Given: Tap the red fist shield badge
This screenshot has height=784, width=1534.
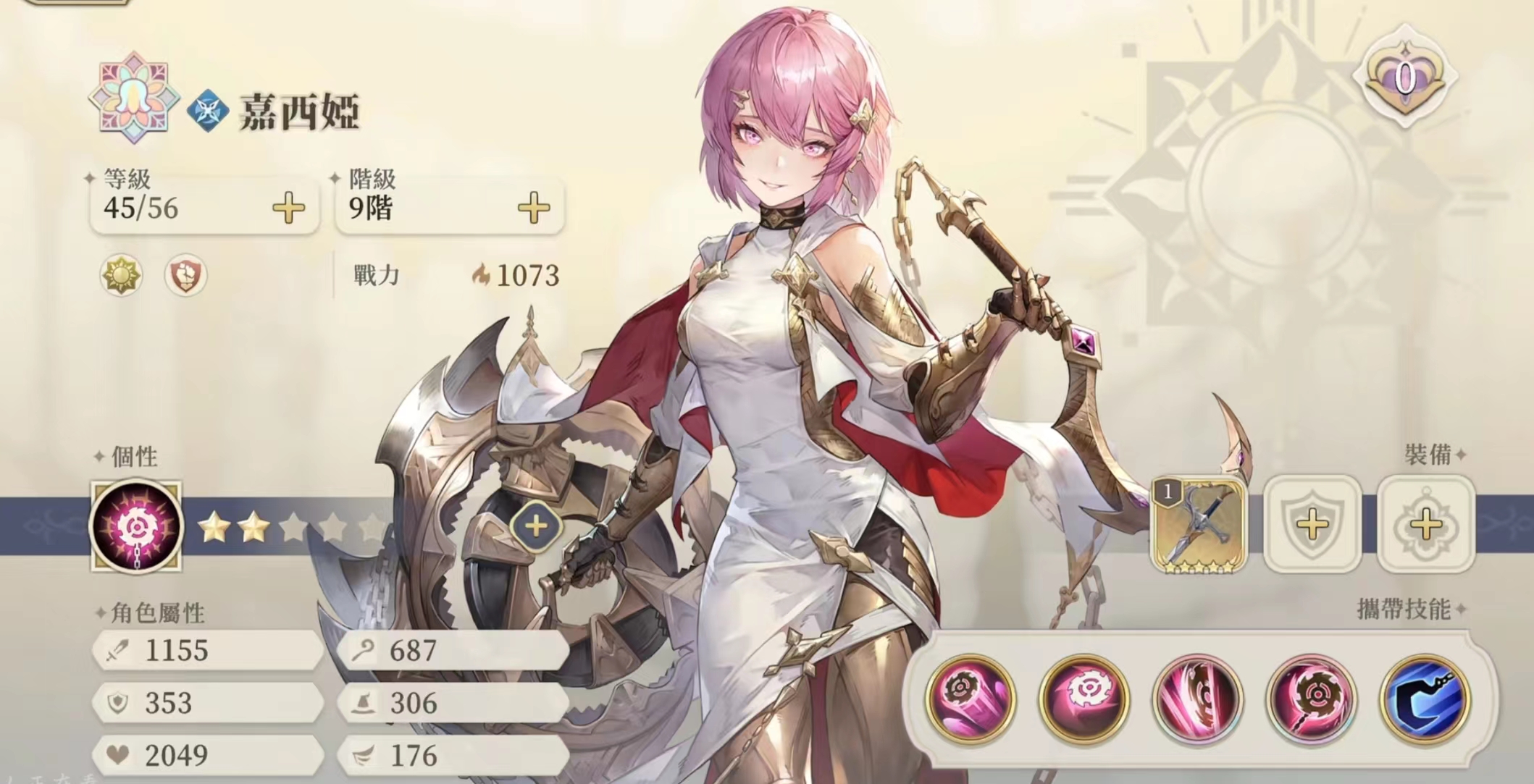Looking at the screenshot, I should coord(185,275).
